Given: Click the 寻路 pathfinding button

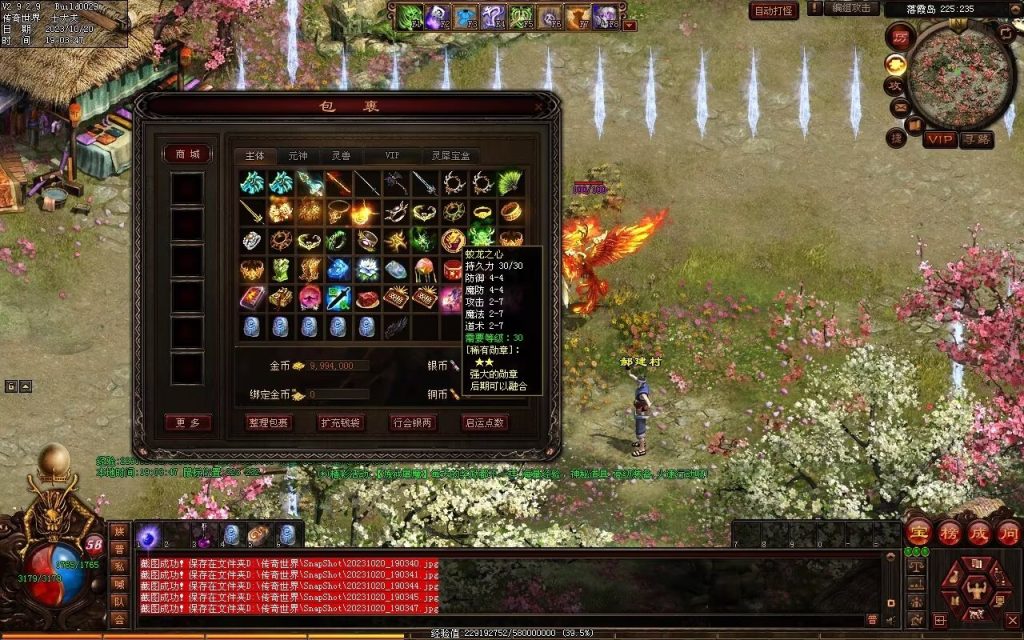Looking at the screenshot, I should pyautogui.click(x=976, y=139).
